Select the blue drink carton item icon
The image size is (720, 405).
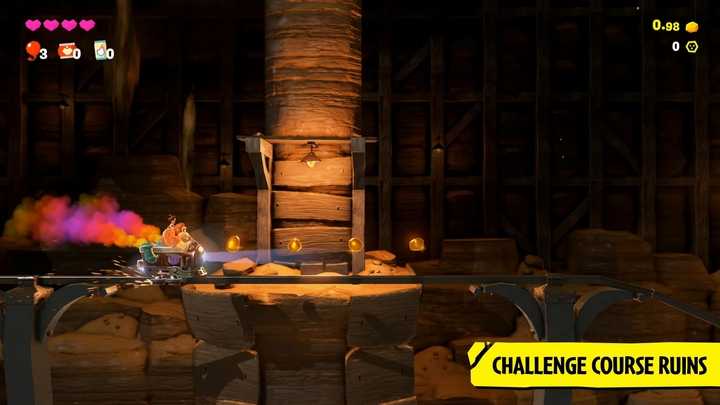click(100, 50)
